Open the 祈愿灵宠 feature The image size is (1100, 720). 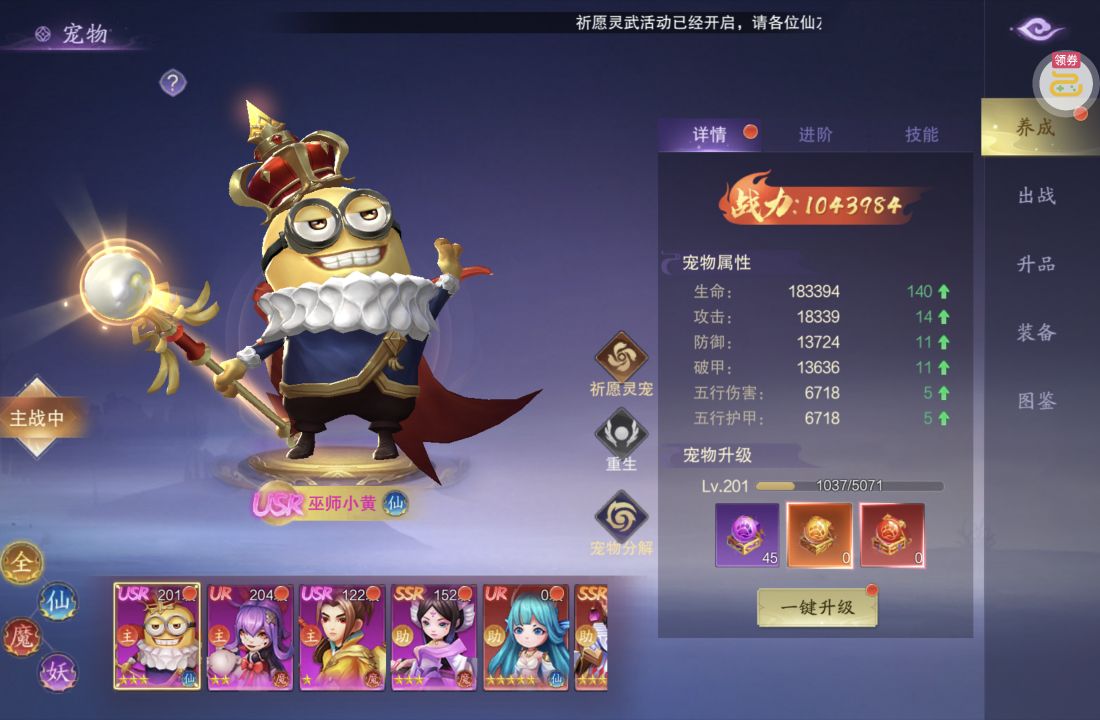(x=622, y=358)
